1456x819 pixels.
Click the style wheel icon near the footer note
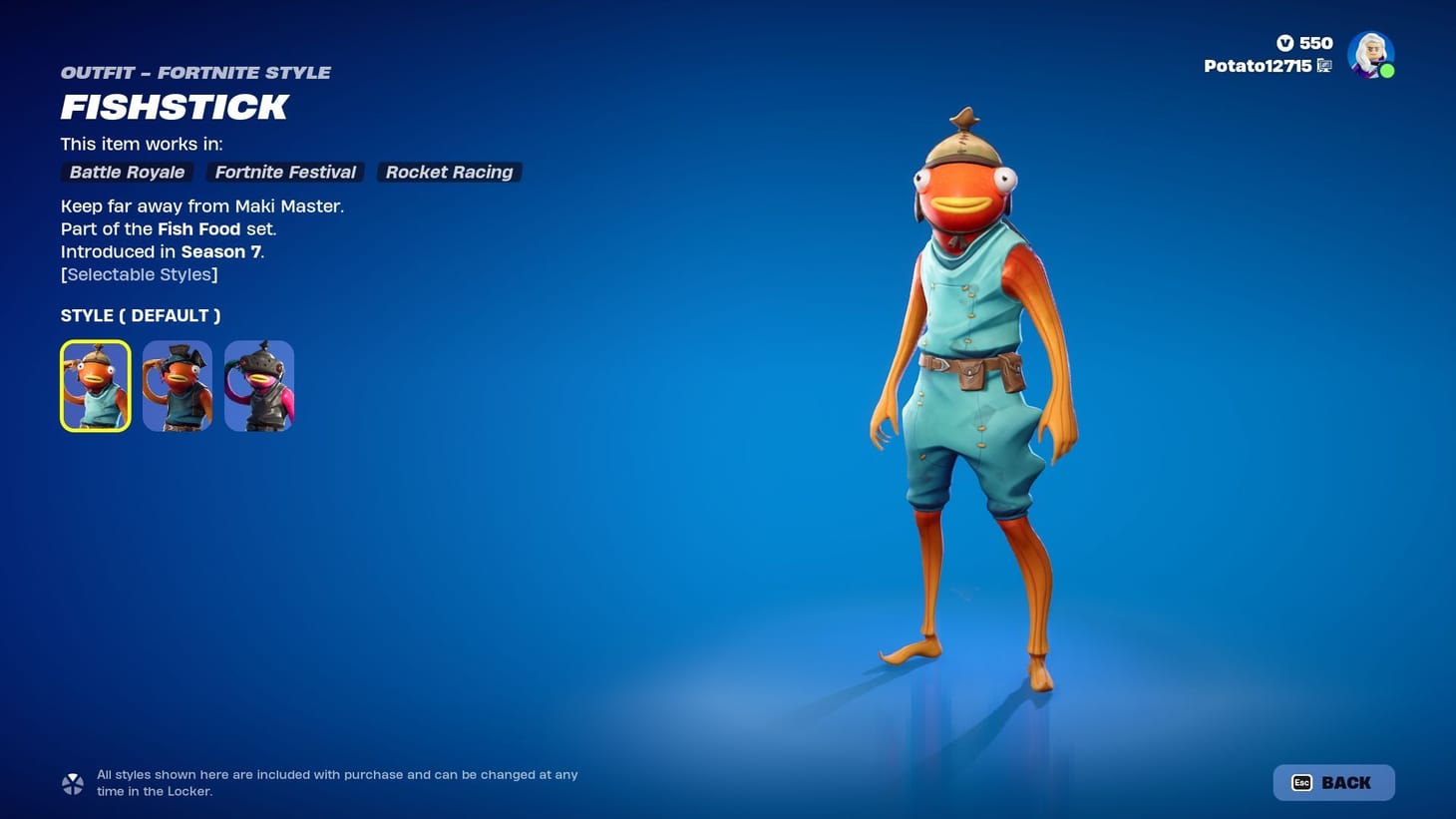[x=72, y=782]
